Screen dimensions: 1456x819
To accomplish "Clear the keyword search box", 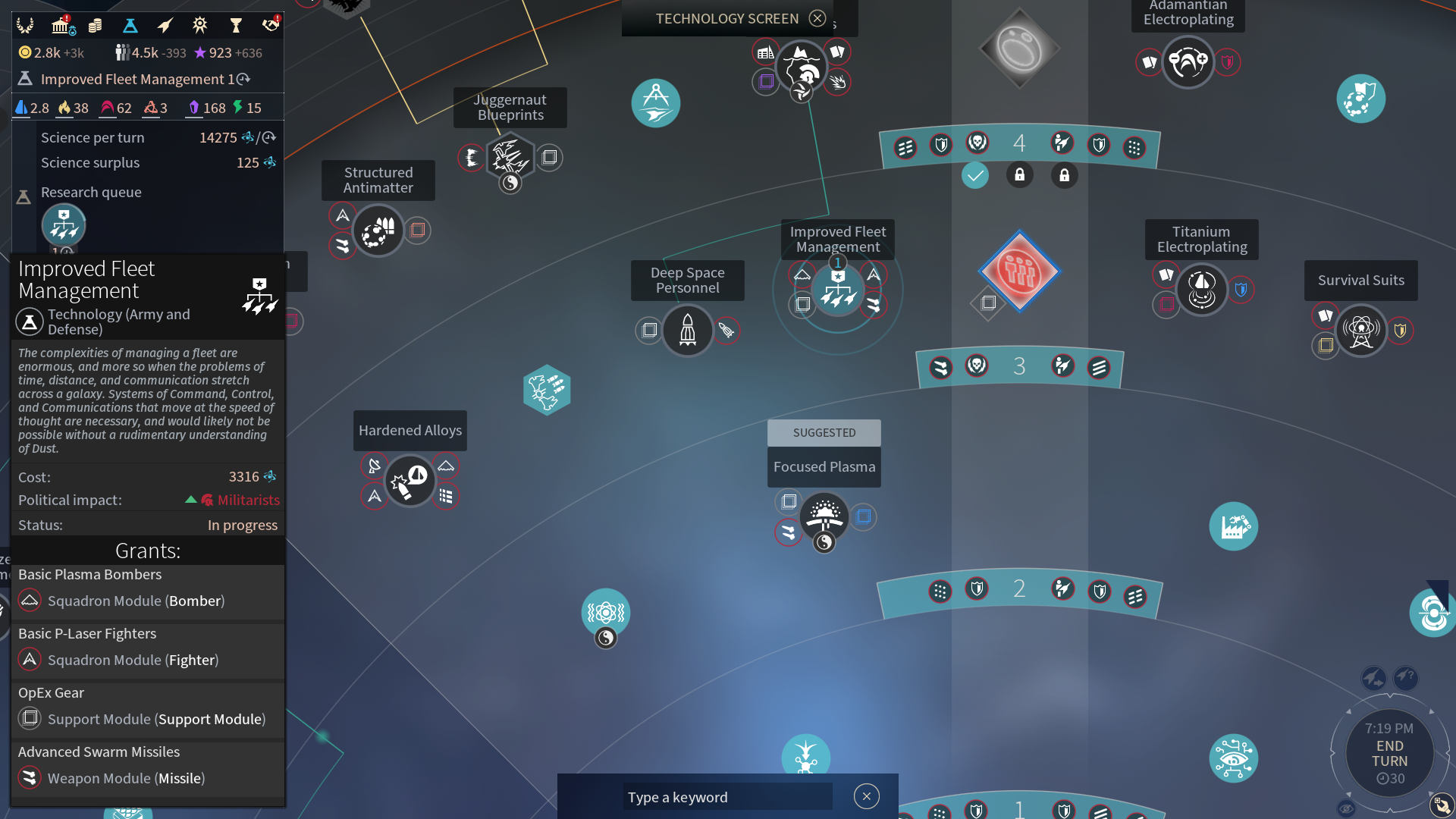I will (866, 796).
